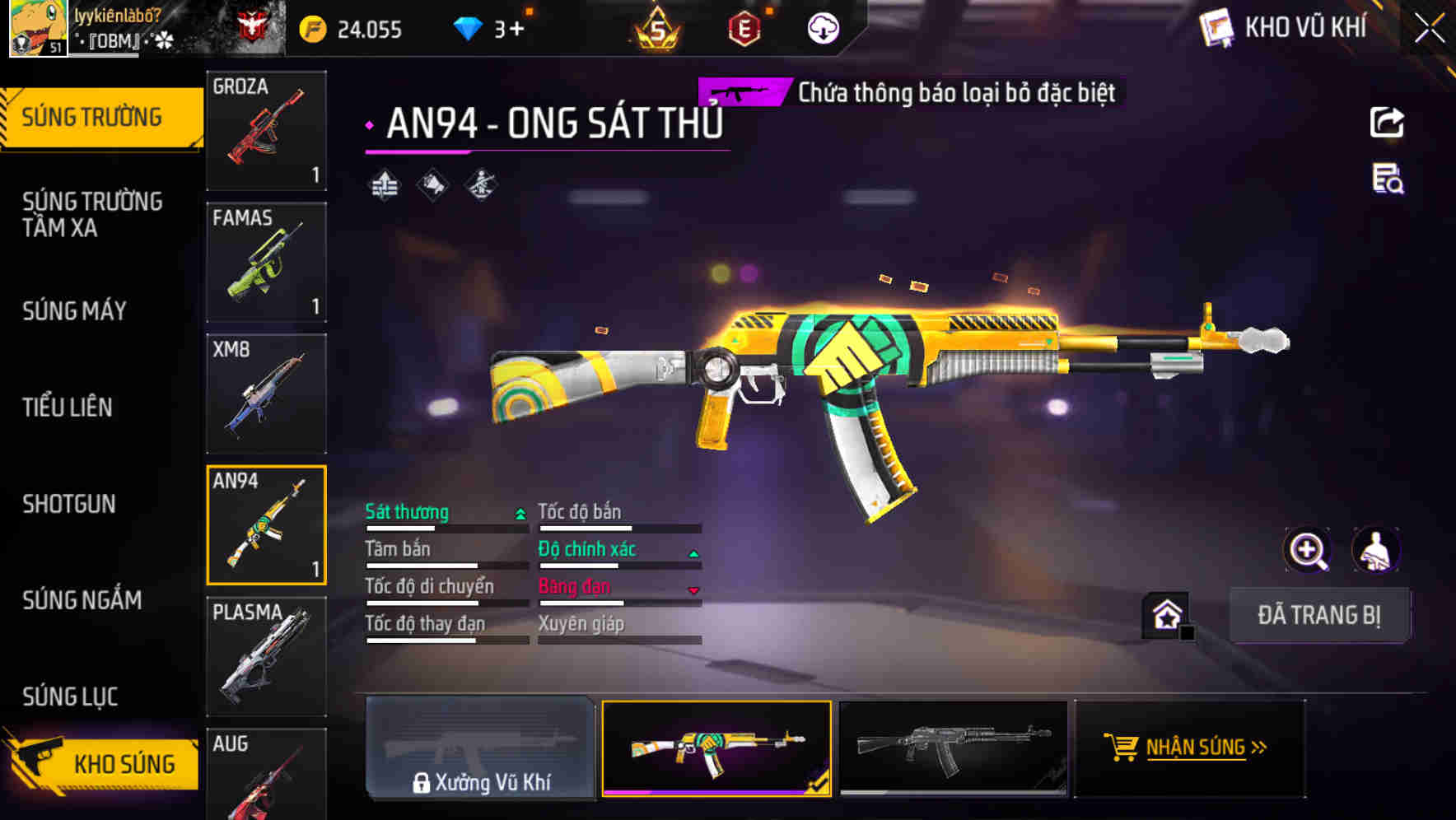This screenshot has width=1456, height=820.
Task: Open the Súng Lục category
Action: click(71, 697)
